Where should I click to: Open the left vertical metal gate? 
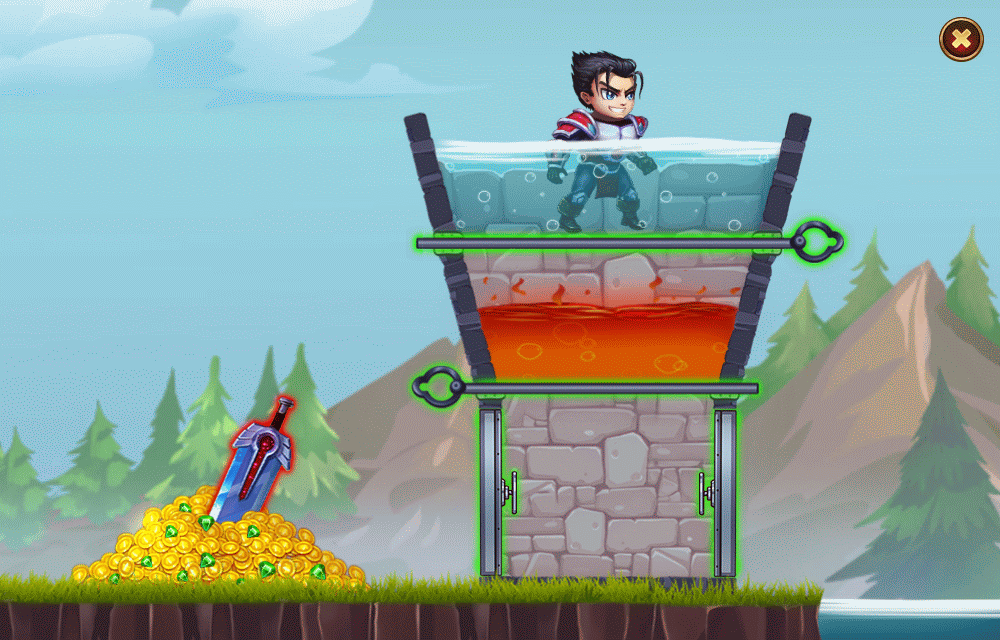491,491
